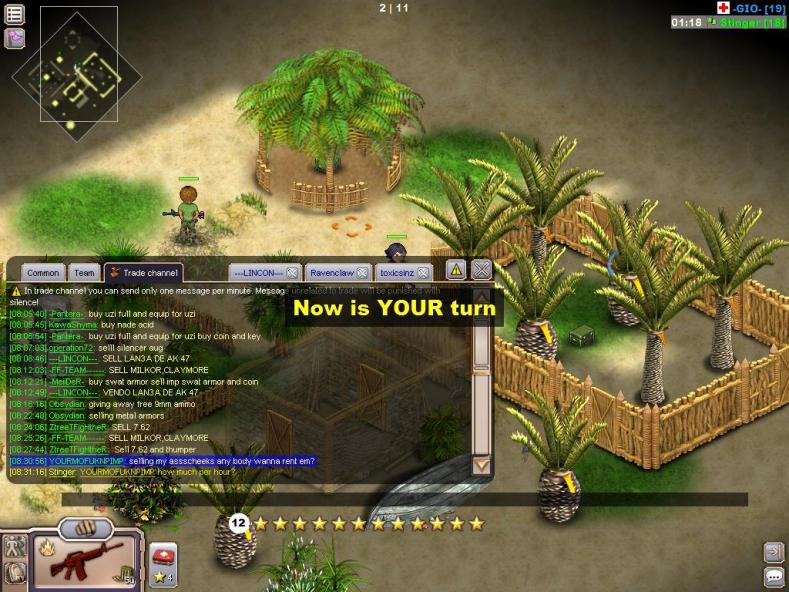Open the minimap

coord(78,66)
